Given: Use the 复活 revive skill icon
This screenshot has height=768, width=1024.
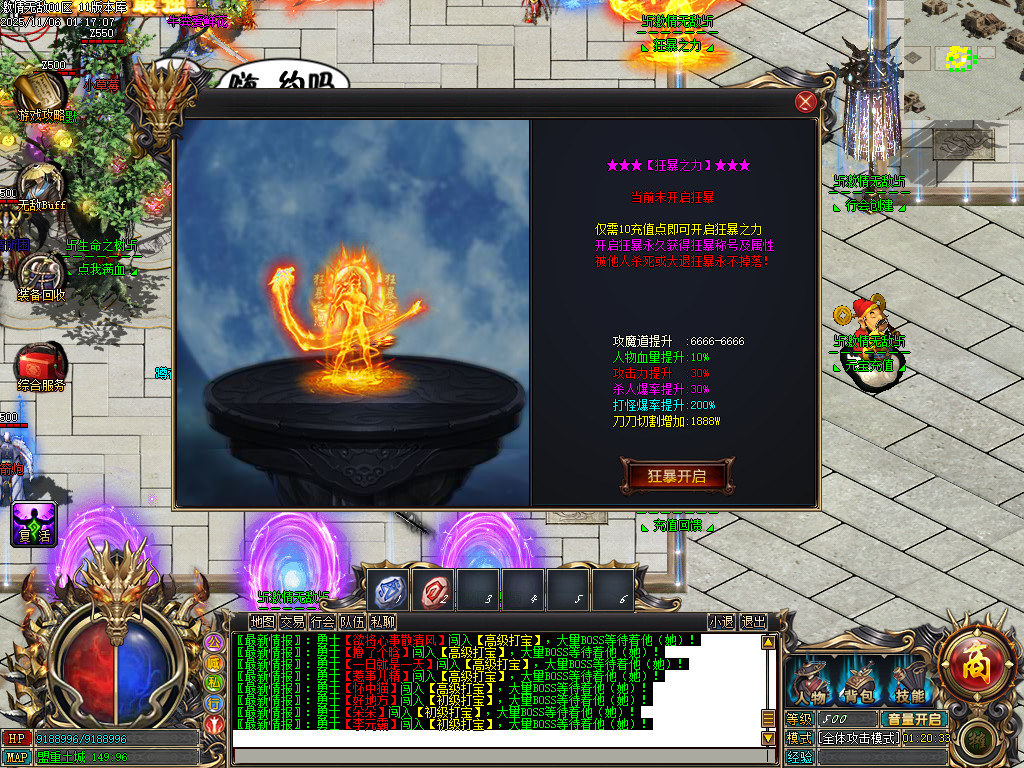Looking at the screenshot, I should [x=34, y=524].
